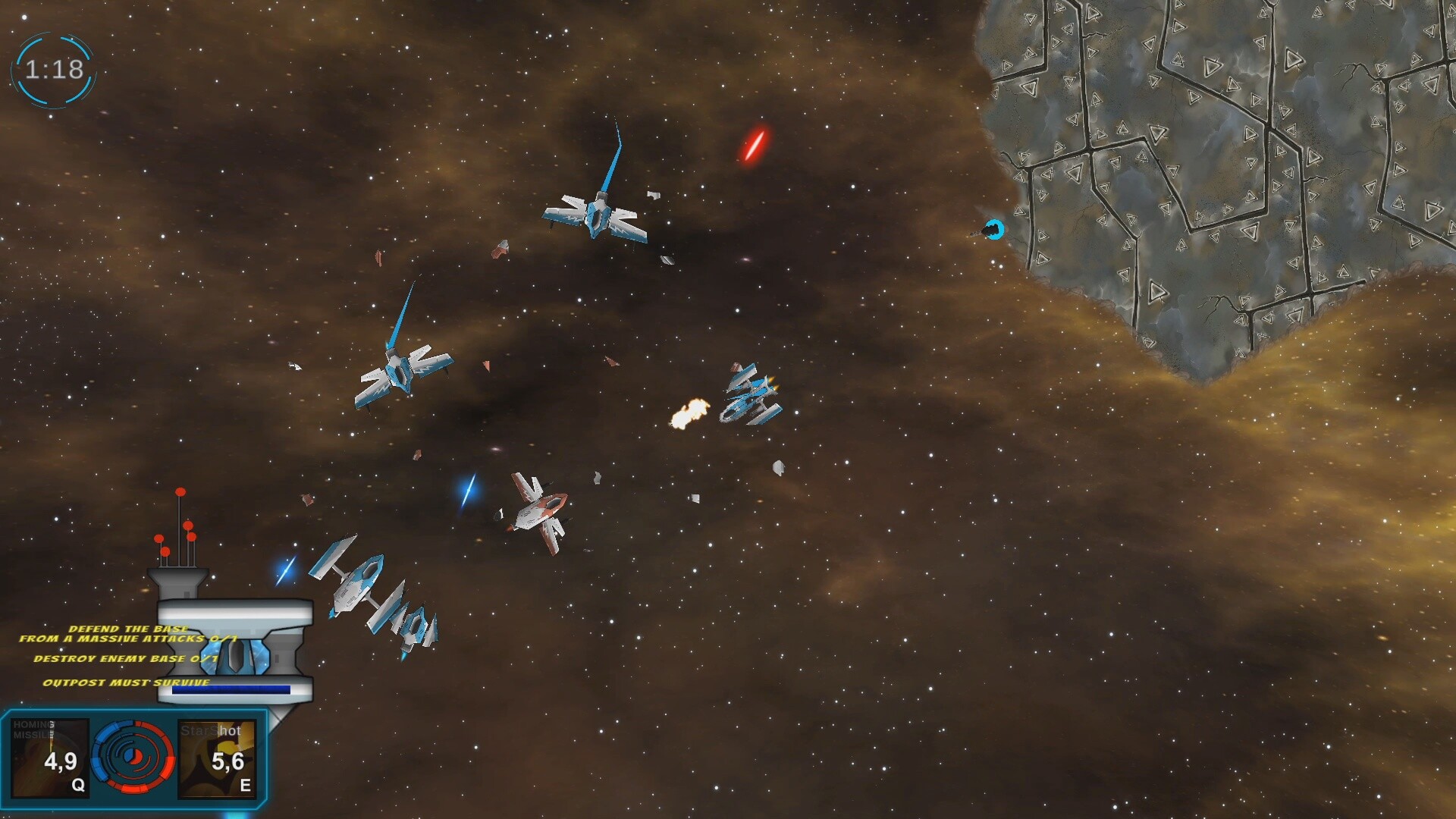Select the mission timer showing 1:18
Screen dimensions: 1456x819
(53, 68)
